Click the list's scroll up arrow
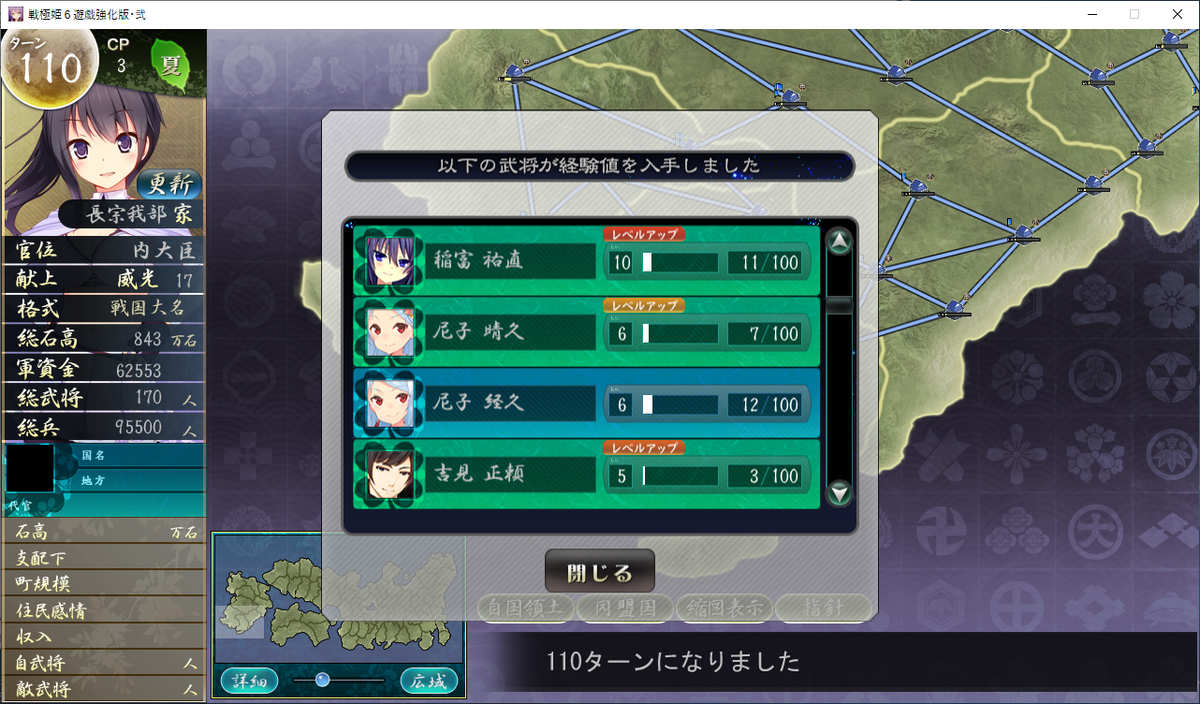The height and width of the screenshot is (704, 1200). click(x=840, y=242)
